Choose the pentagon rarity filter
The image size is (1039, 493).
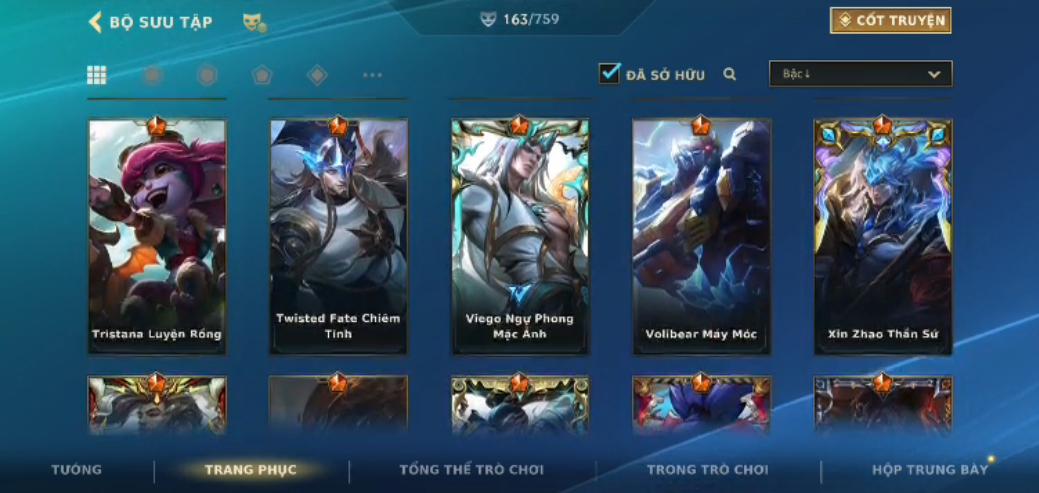[262, 75]
